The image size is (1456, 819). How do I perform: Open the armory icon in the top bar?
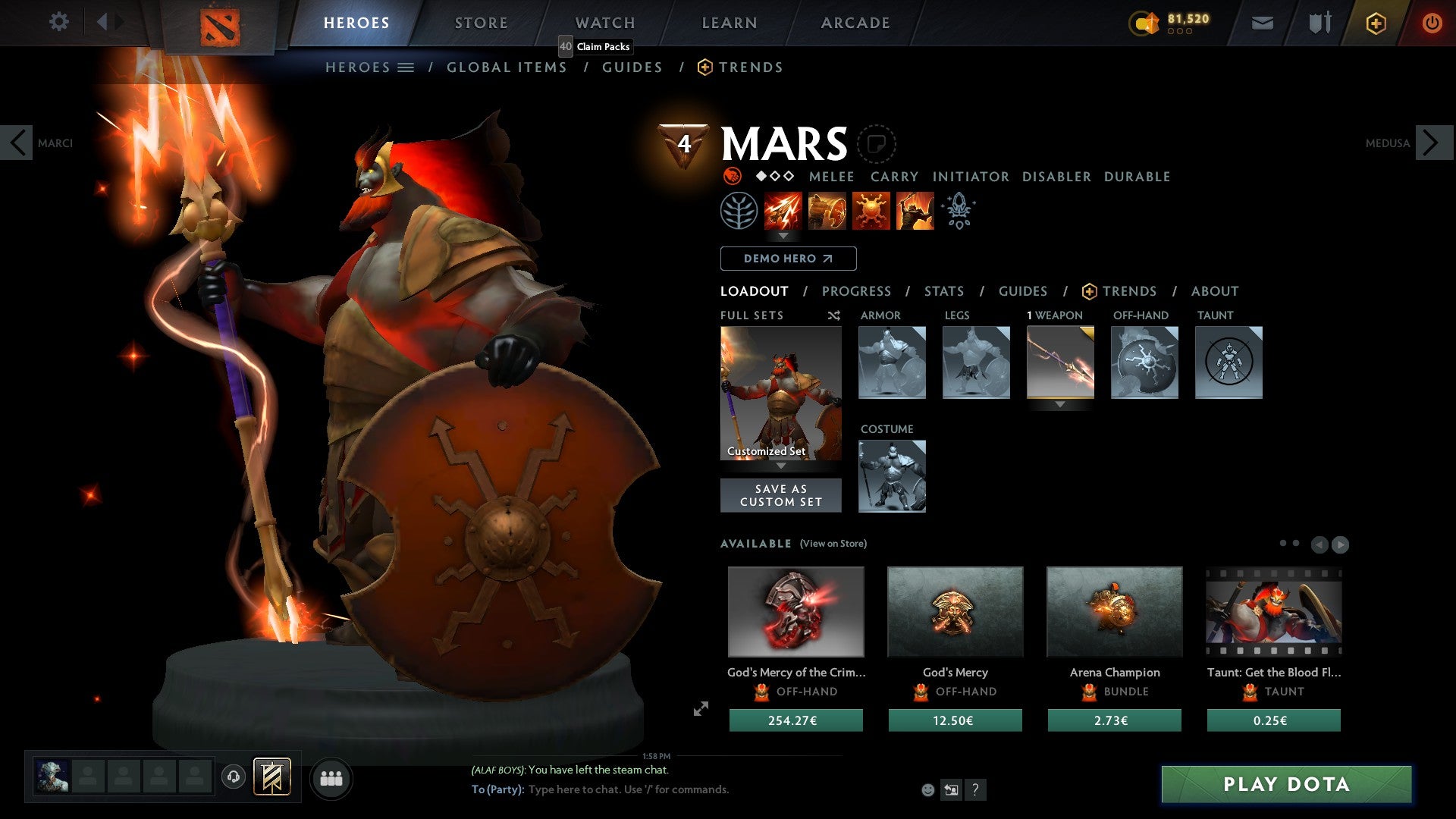tap(1318, 22)
